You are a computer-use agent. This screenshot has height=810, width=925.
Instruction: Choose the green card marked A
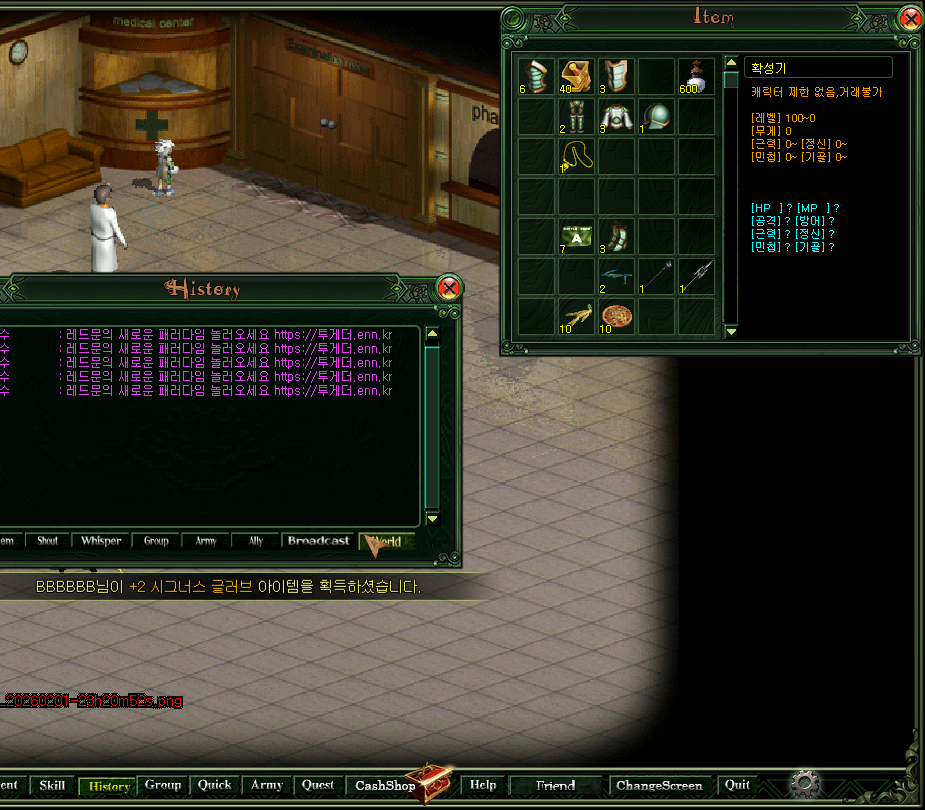click(576, 236)
